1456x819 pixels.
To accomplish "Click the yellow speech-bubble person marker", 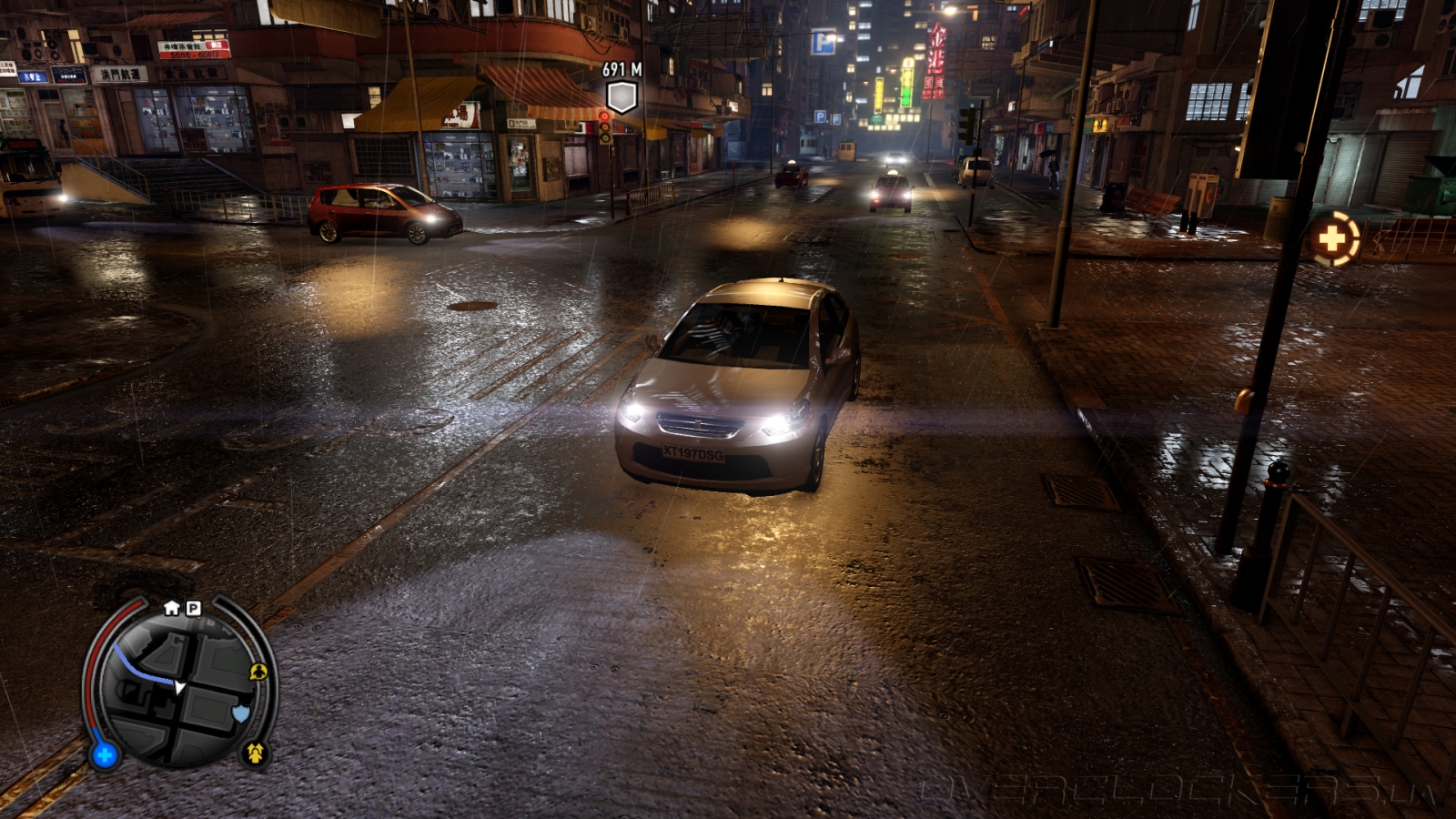I will click(x=258, y=672).
